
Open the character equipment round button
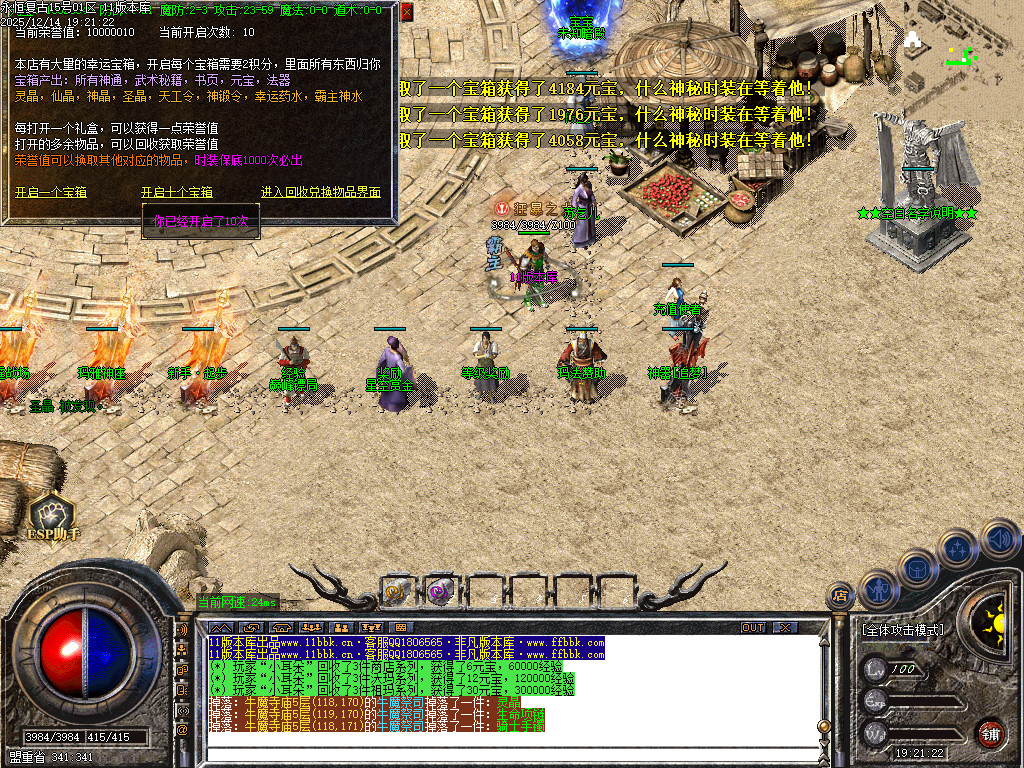pyautogui.click(x=877, y=589)
